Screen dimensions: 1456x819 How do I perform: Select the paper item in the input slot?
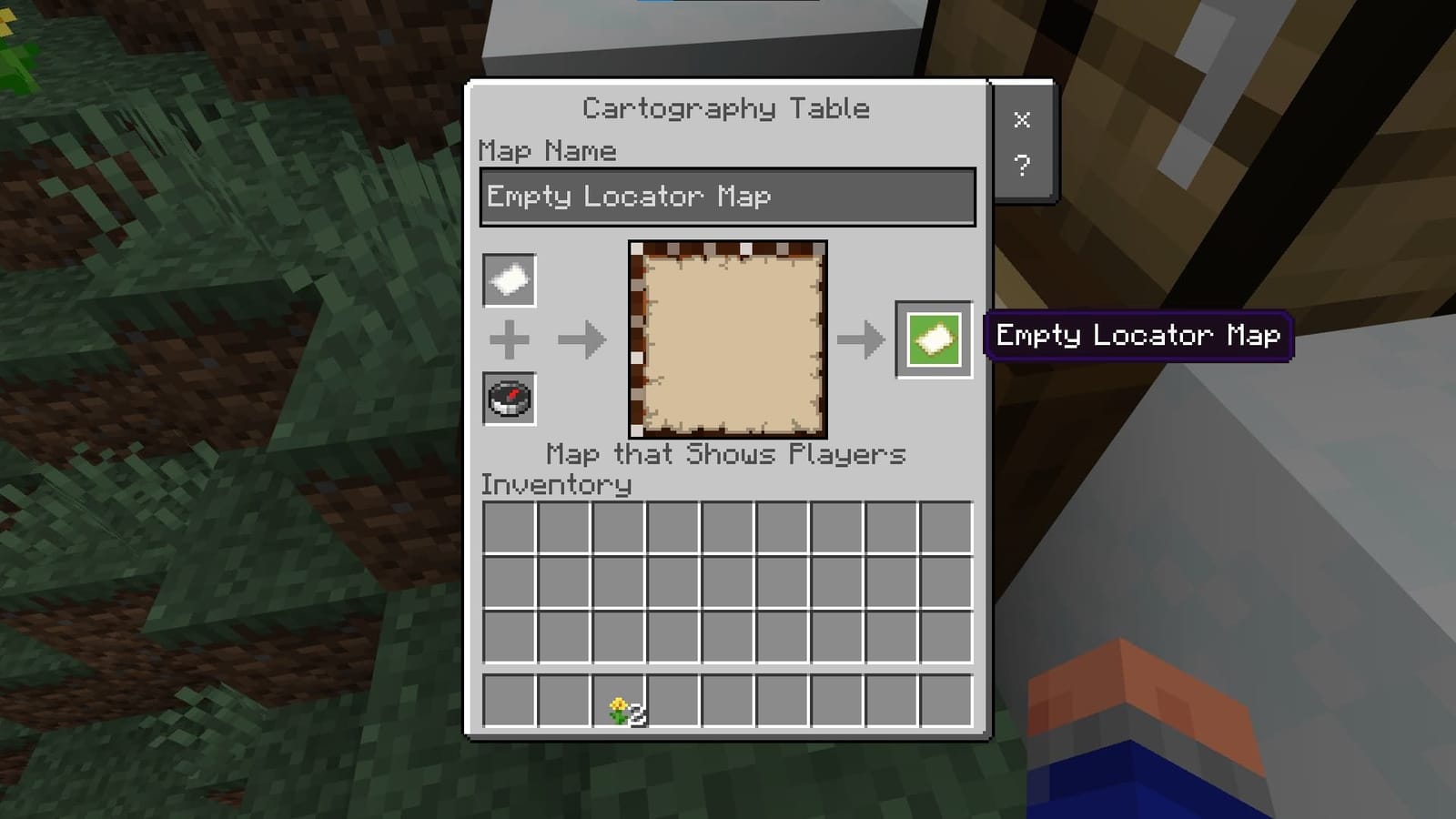click(x=509, y=279)
